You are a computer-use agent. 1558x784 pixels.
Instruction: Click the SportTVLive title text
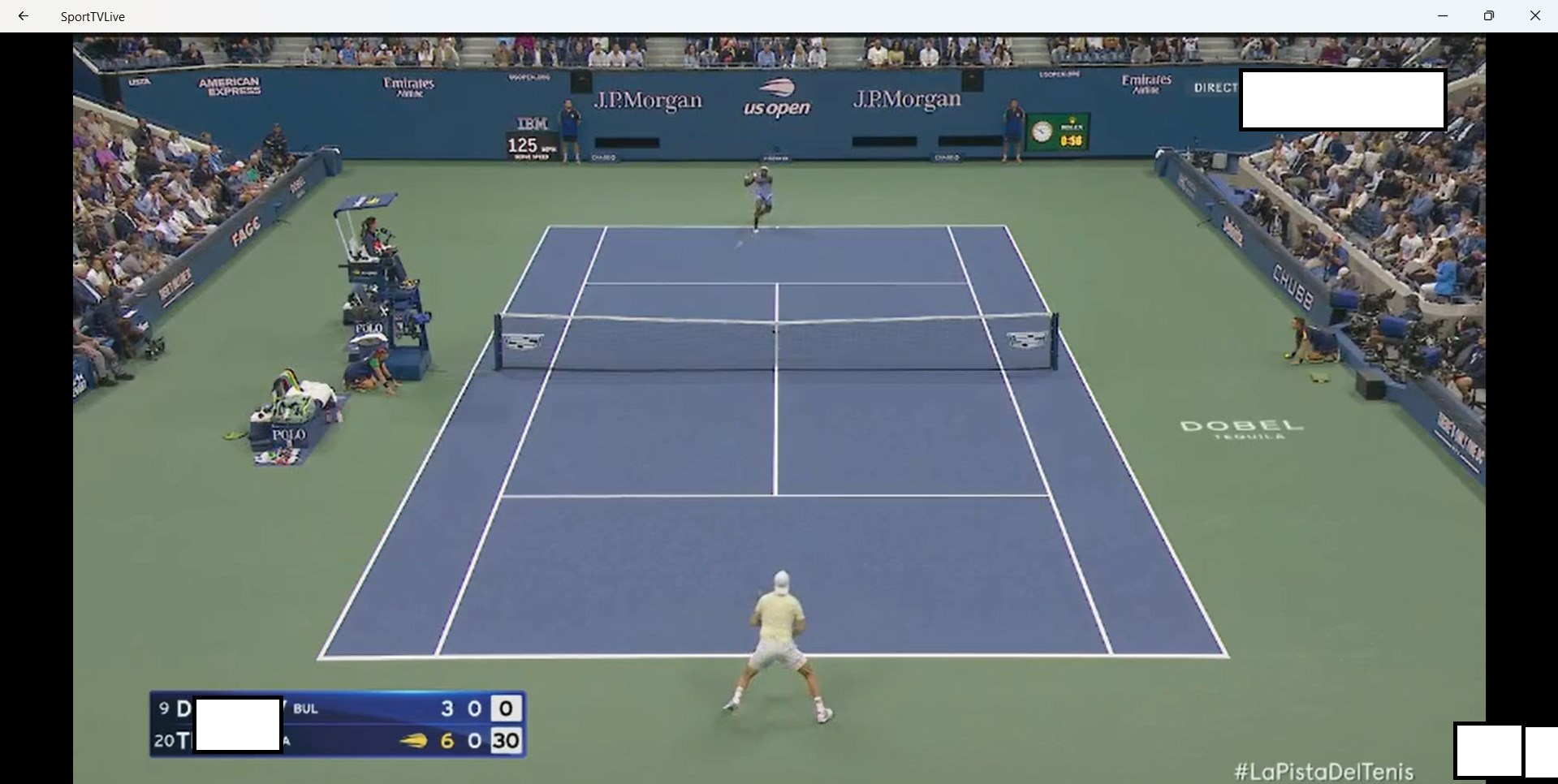click(93, 15)
